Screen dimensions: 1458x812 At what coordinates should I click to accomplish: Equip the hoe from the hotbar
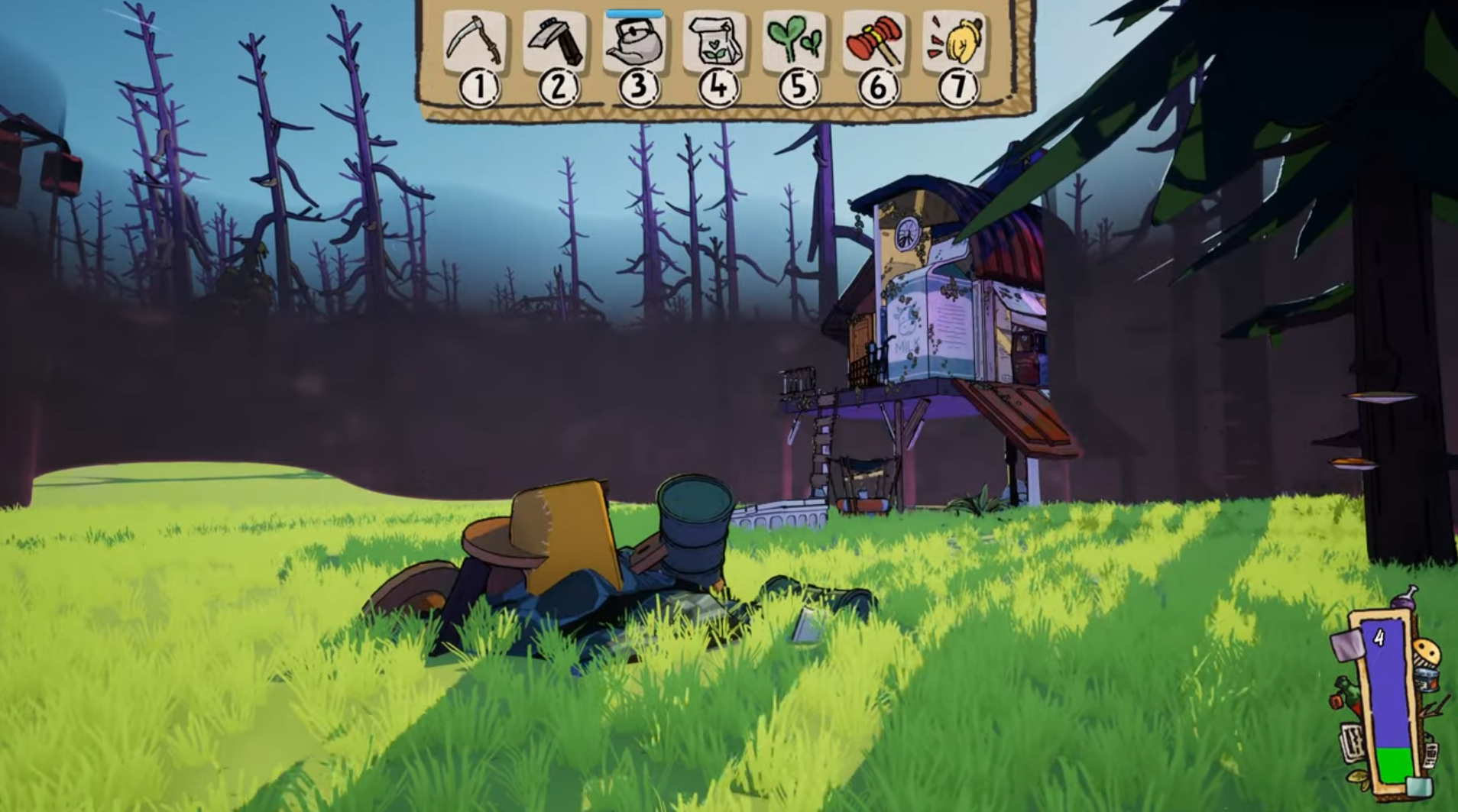click(556, 42)
